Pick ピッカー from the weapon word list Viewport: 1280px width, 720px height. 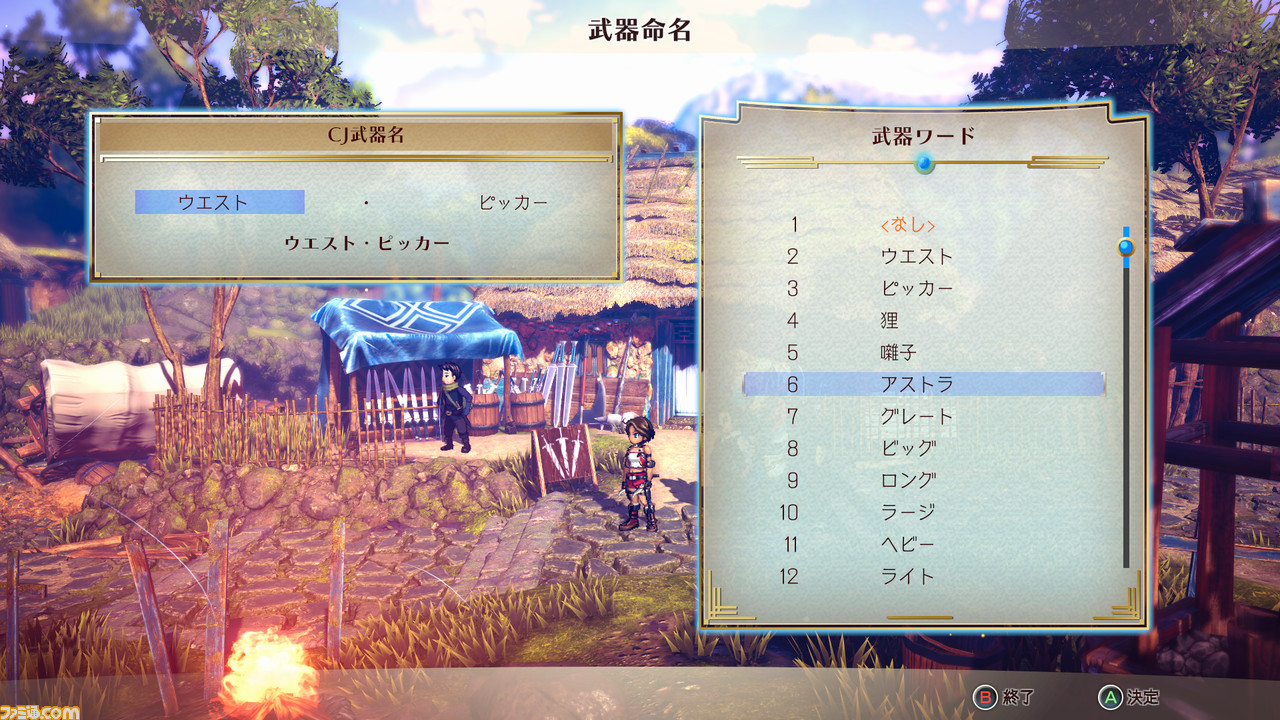tap(916, 289)
